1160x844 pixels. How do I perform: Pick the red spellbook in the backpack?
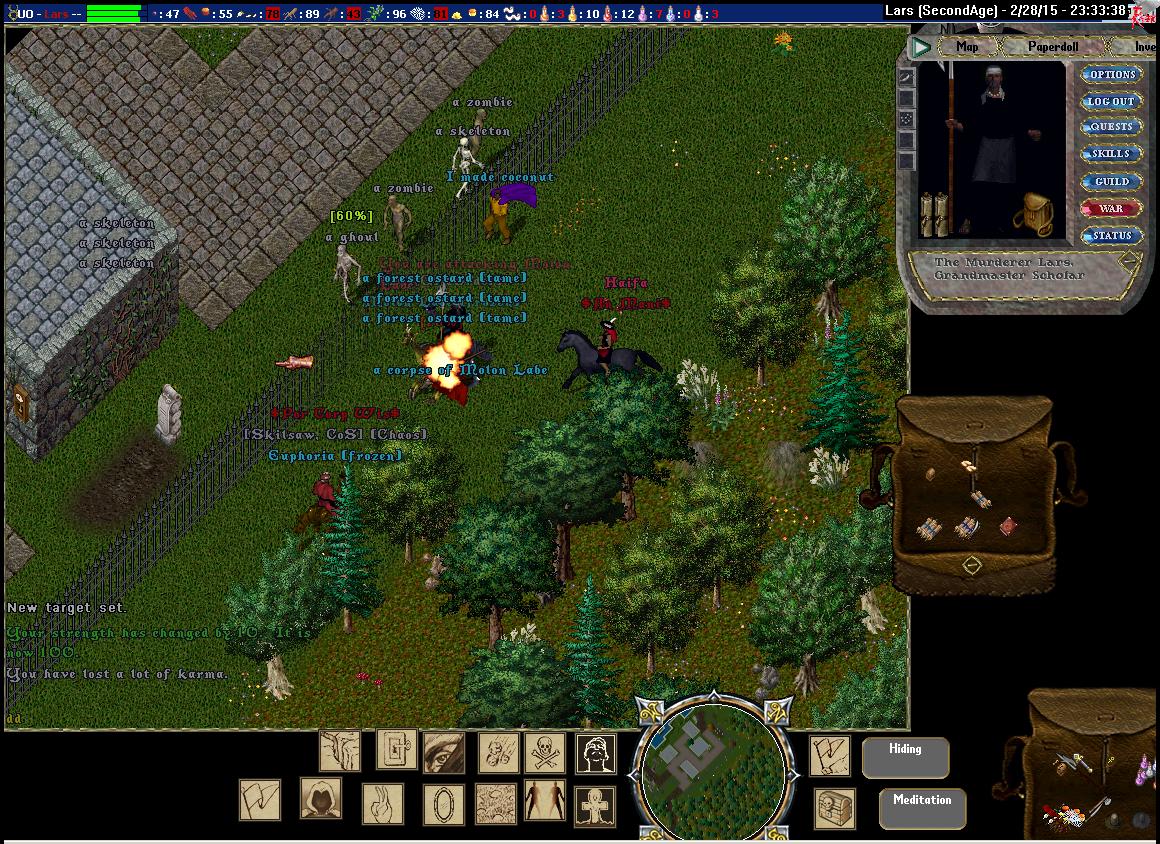[1008, 526]
